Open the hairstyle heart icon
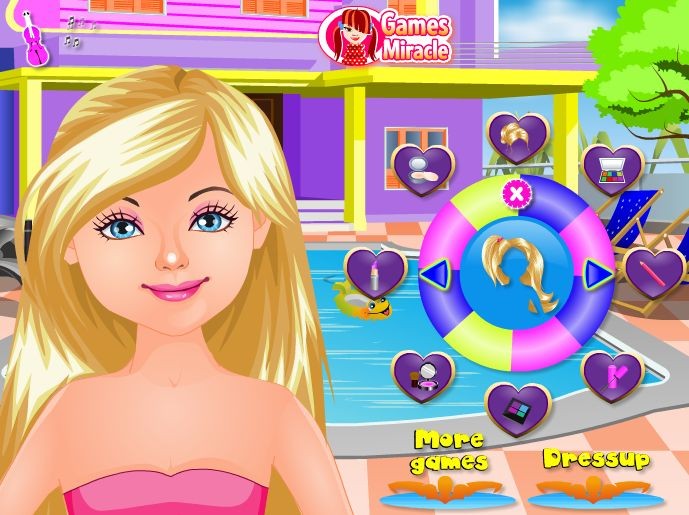 click(x=517, y=137)
